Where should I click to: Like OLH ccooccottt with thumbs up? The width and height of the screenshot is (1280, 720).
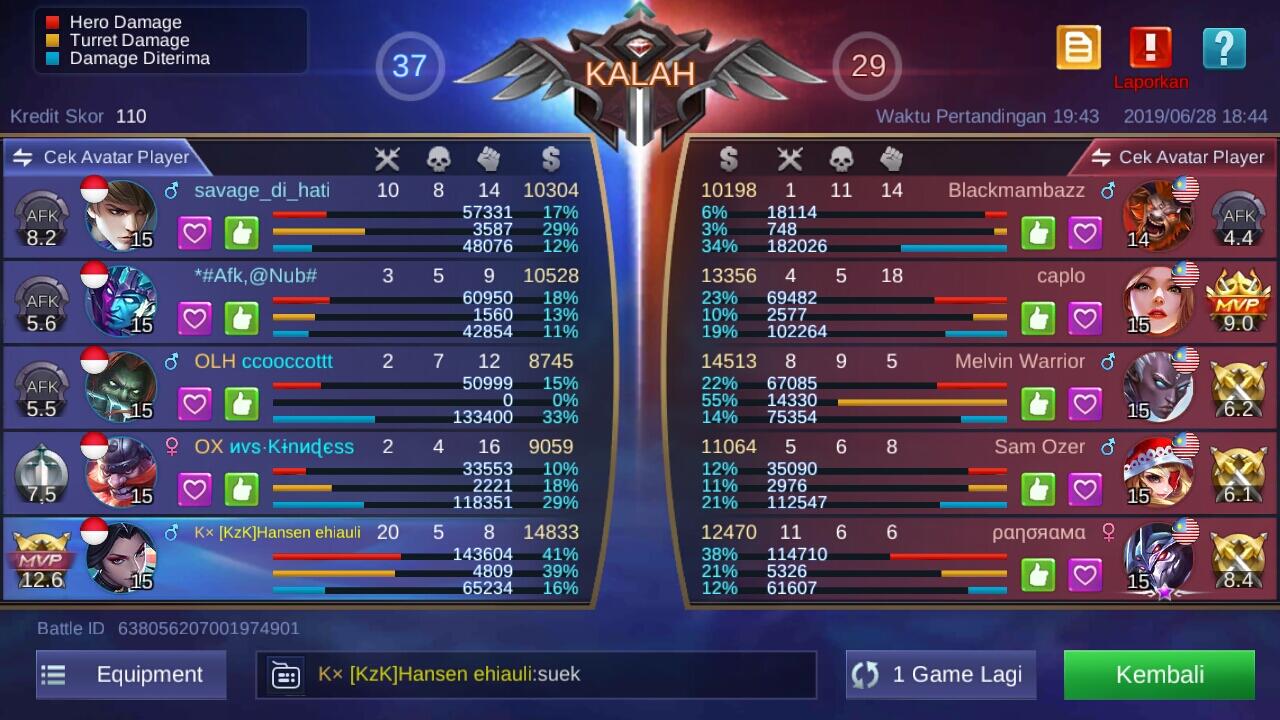[x=242, y=404]
